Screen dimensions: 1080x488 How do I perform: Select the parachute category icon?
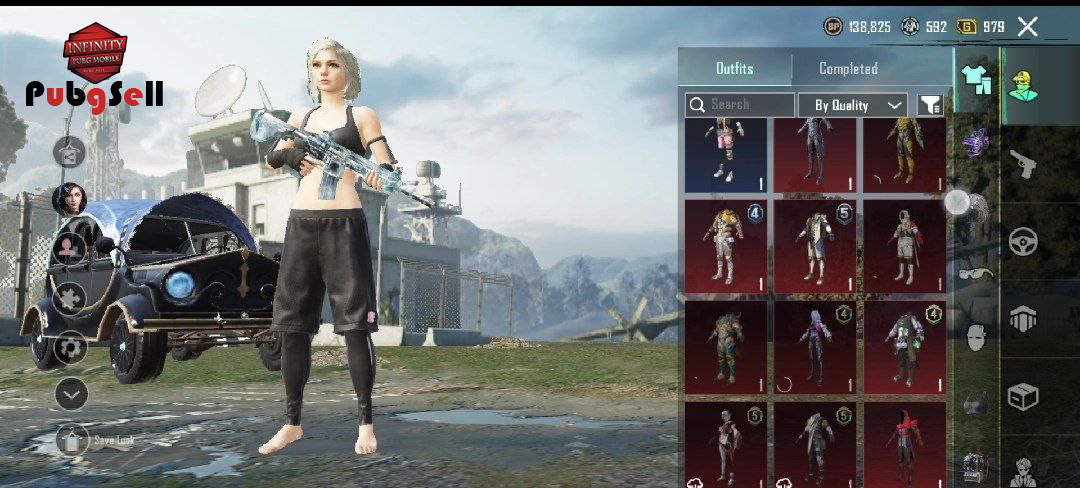point(1022,320)
